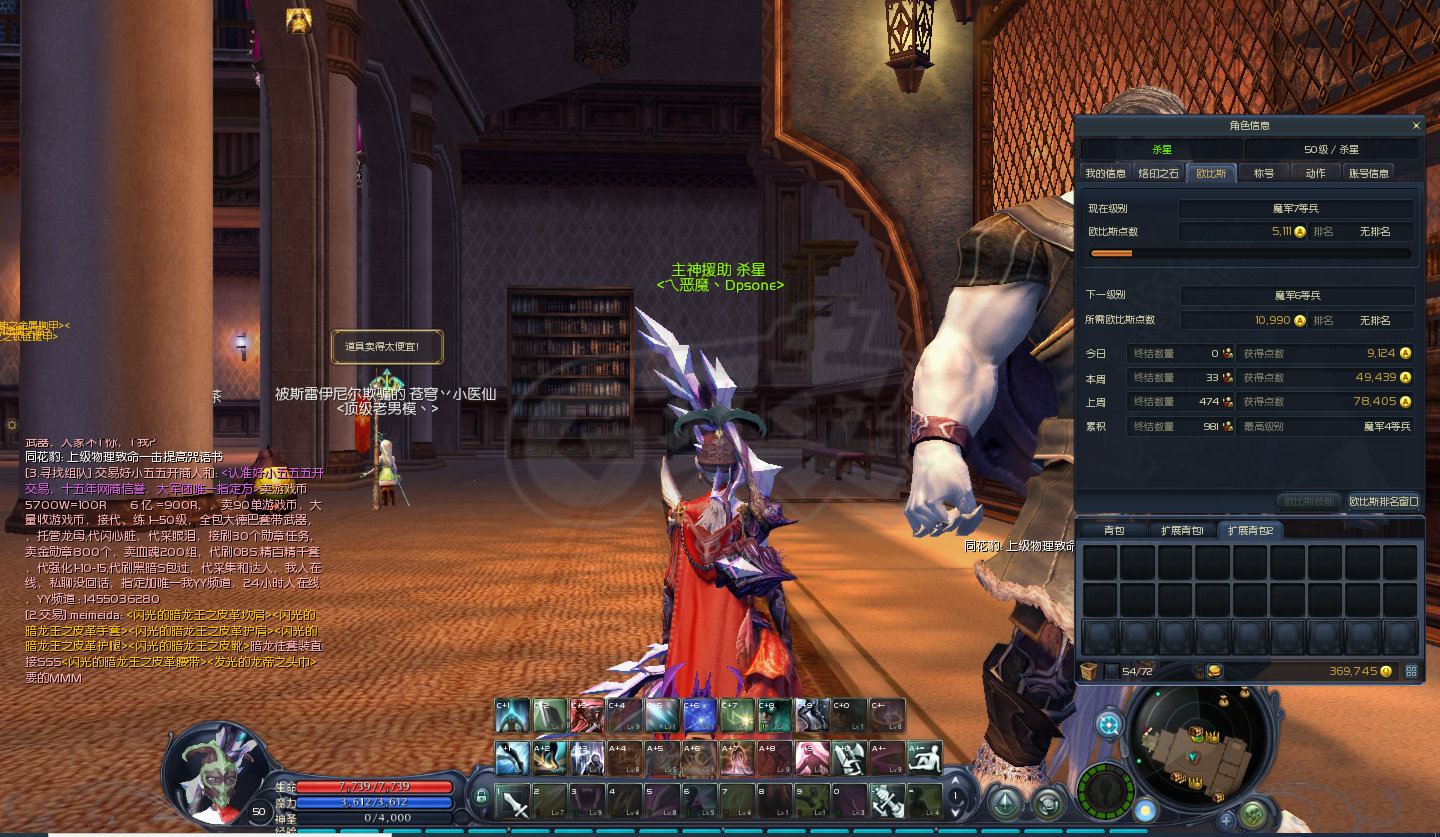
Task: Trigger the pink silhouette skill icon
Action: (811, 758)
